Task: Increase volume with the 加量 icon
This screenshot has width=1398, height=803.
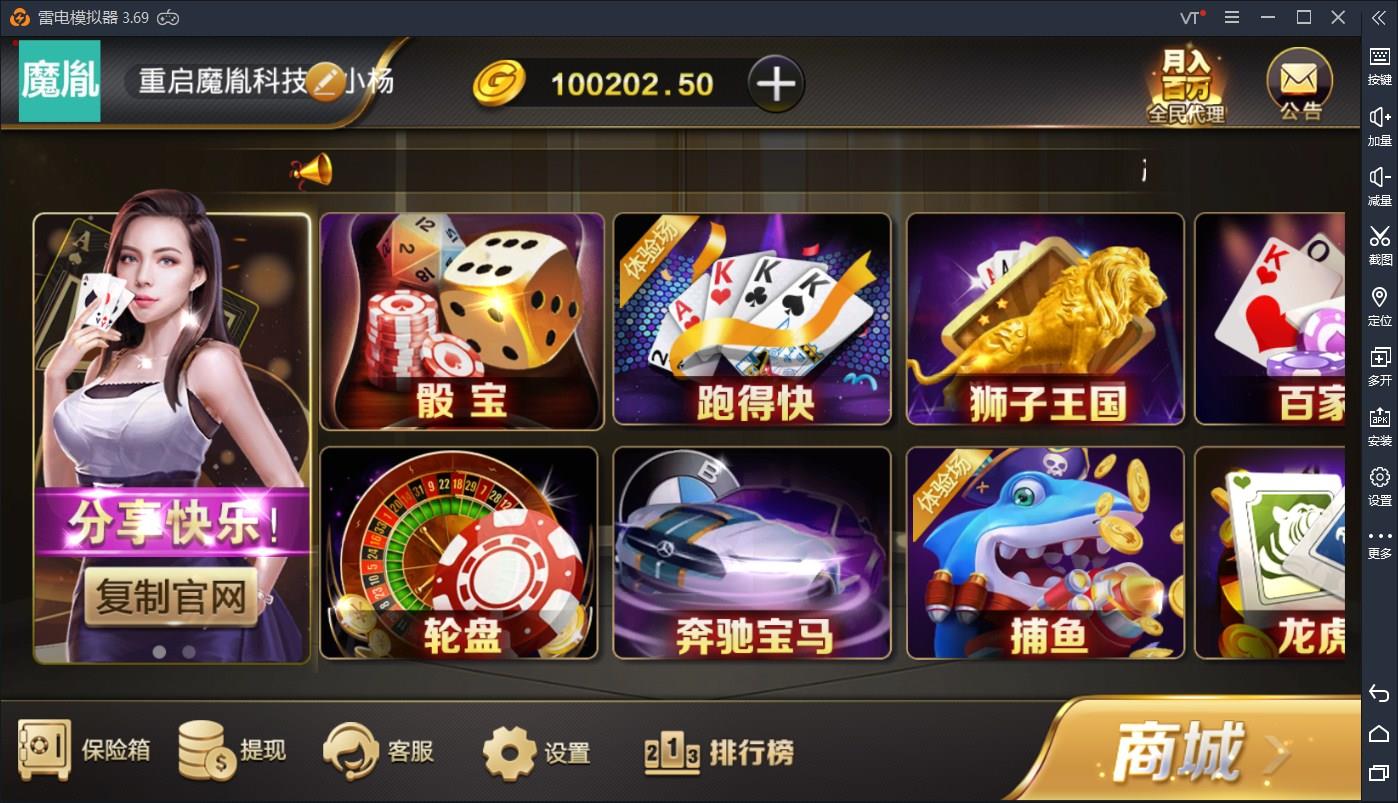Action: (x=1379, y=125)
